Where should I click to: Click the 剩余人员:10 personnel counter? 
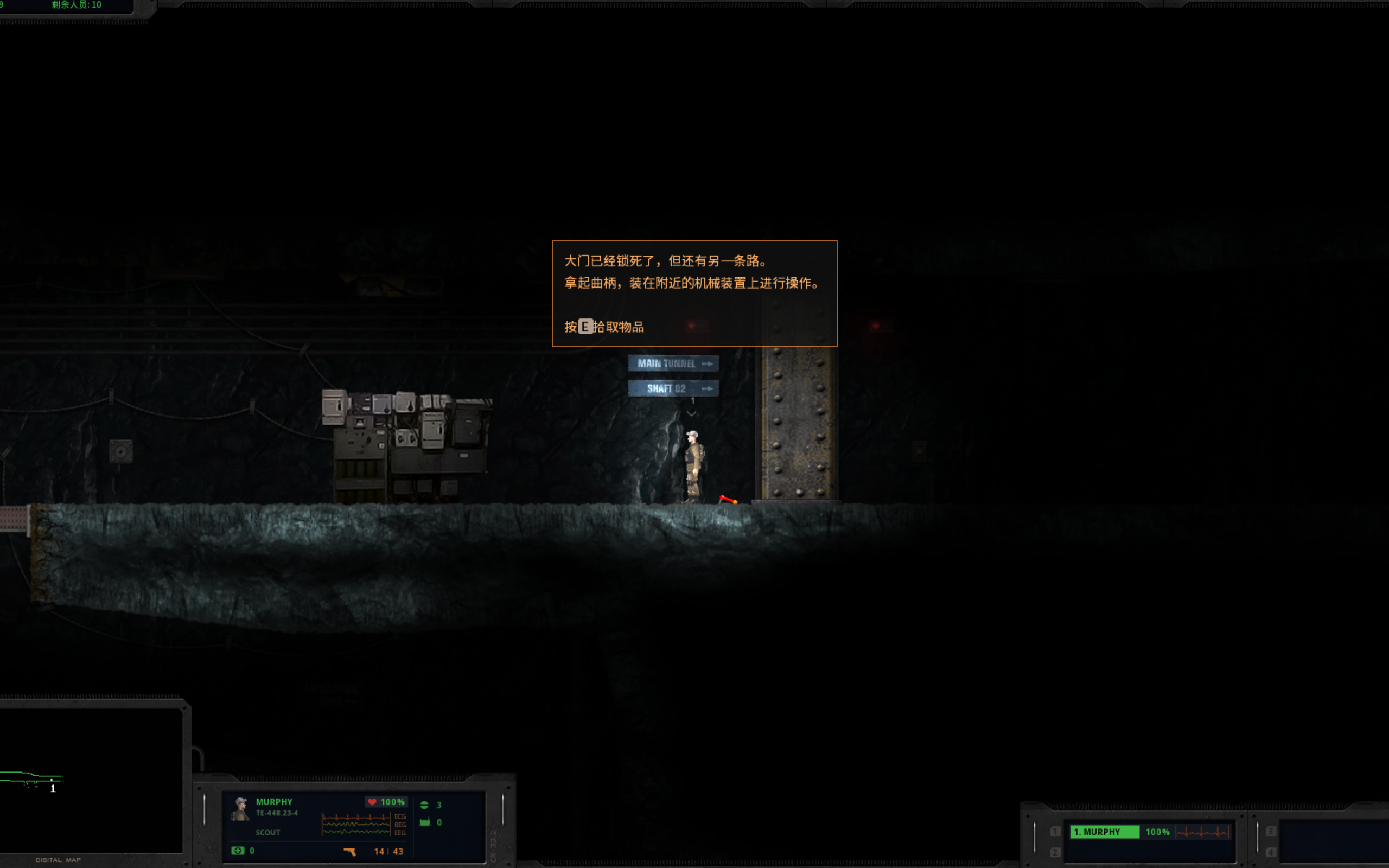(76, 4)
